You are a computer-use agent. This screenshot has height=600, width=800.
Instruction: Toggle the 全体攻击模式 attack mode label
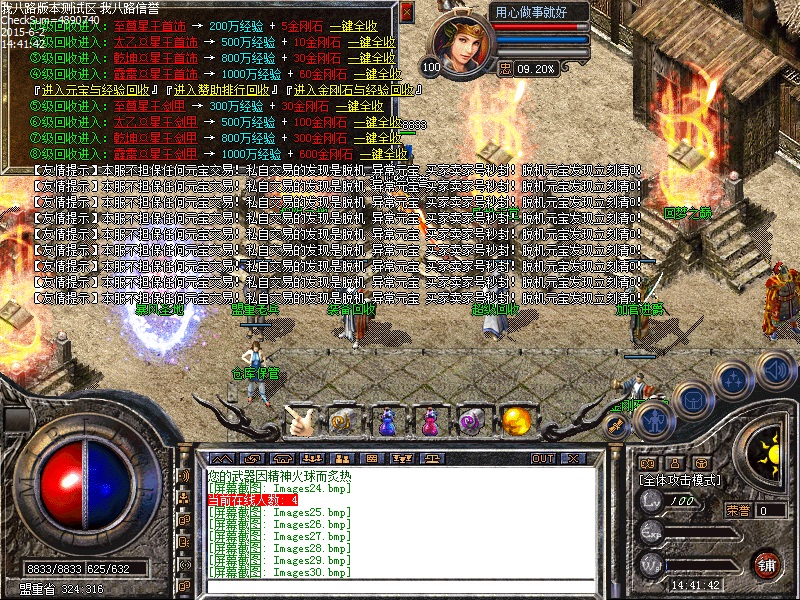pyautogui.click(x=680, y=480)
